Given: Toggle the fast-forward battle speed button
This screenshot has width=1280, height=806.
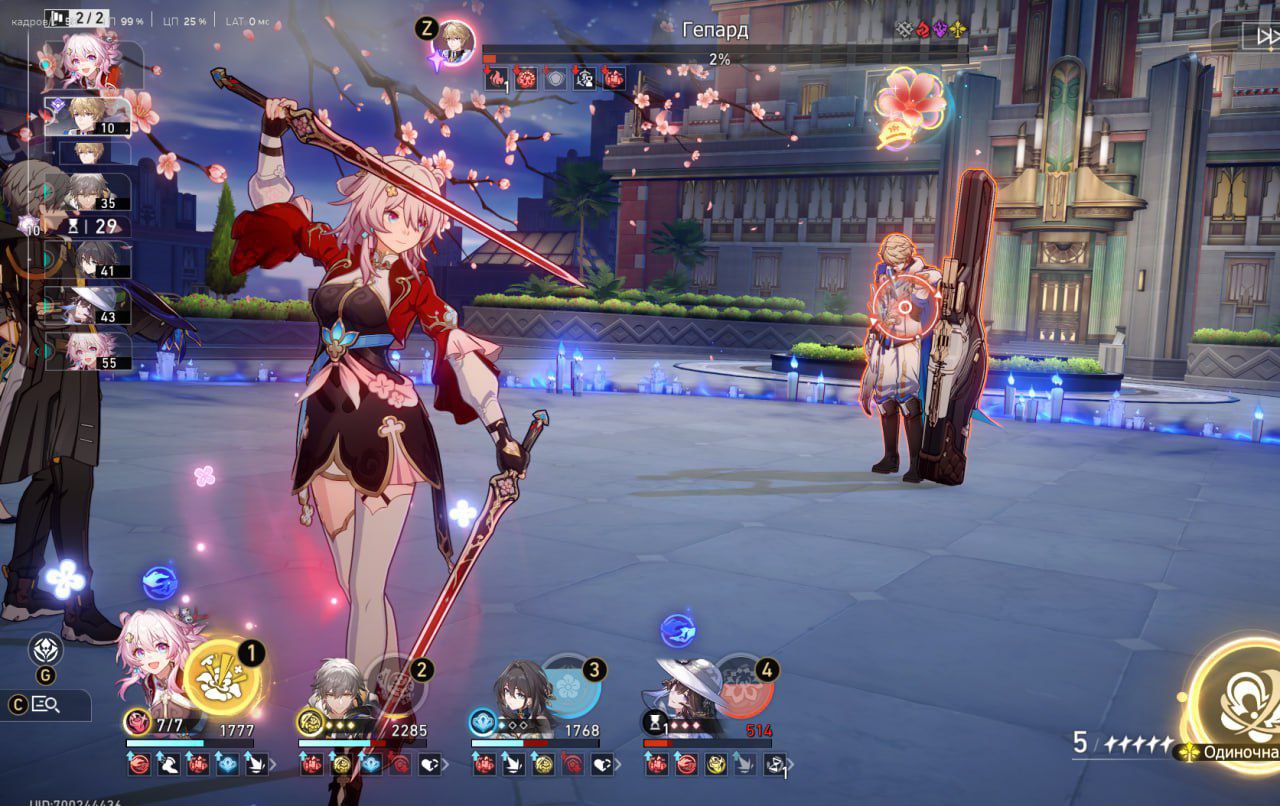Looking at the screenshot, I should click(1260, 36).
